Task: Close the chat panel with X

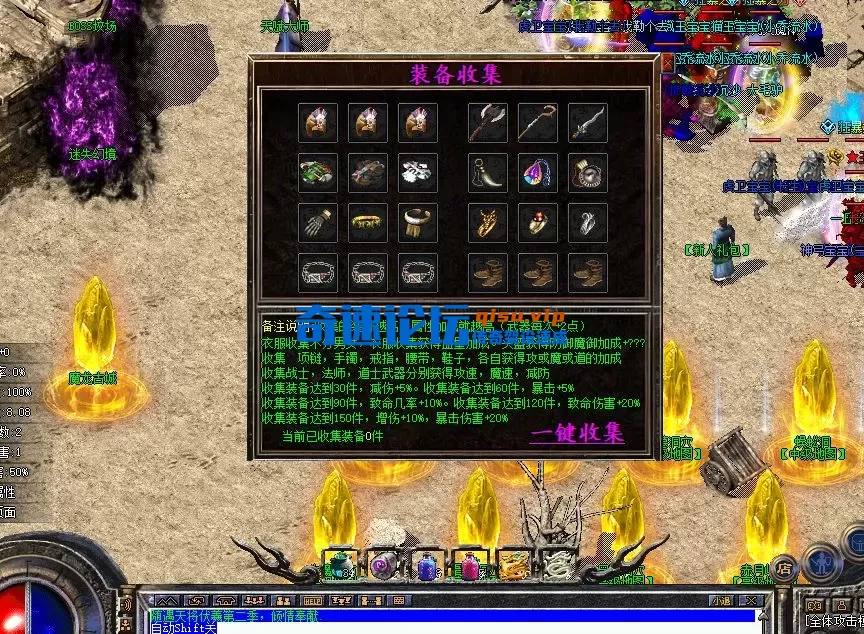Action: [751, 601]
